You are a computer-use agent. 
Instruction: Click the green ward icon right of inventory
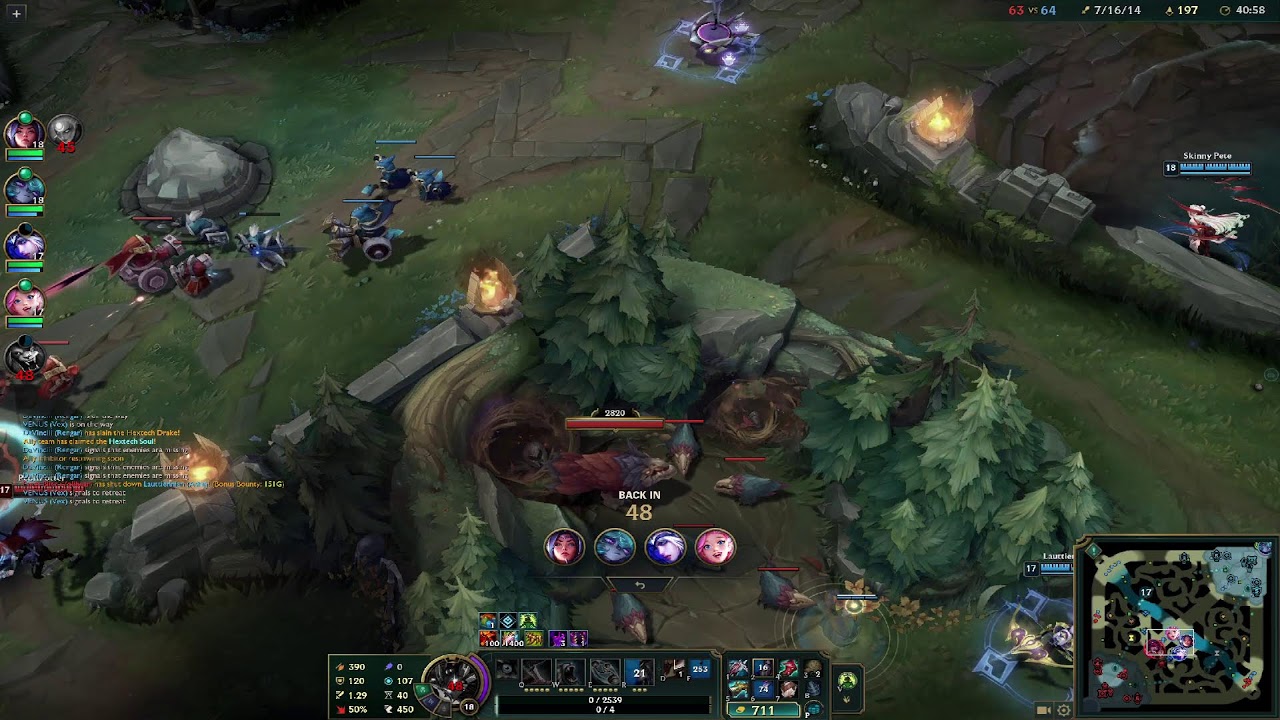pos(847,682)
